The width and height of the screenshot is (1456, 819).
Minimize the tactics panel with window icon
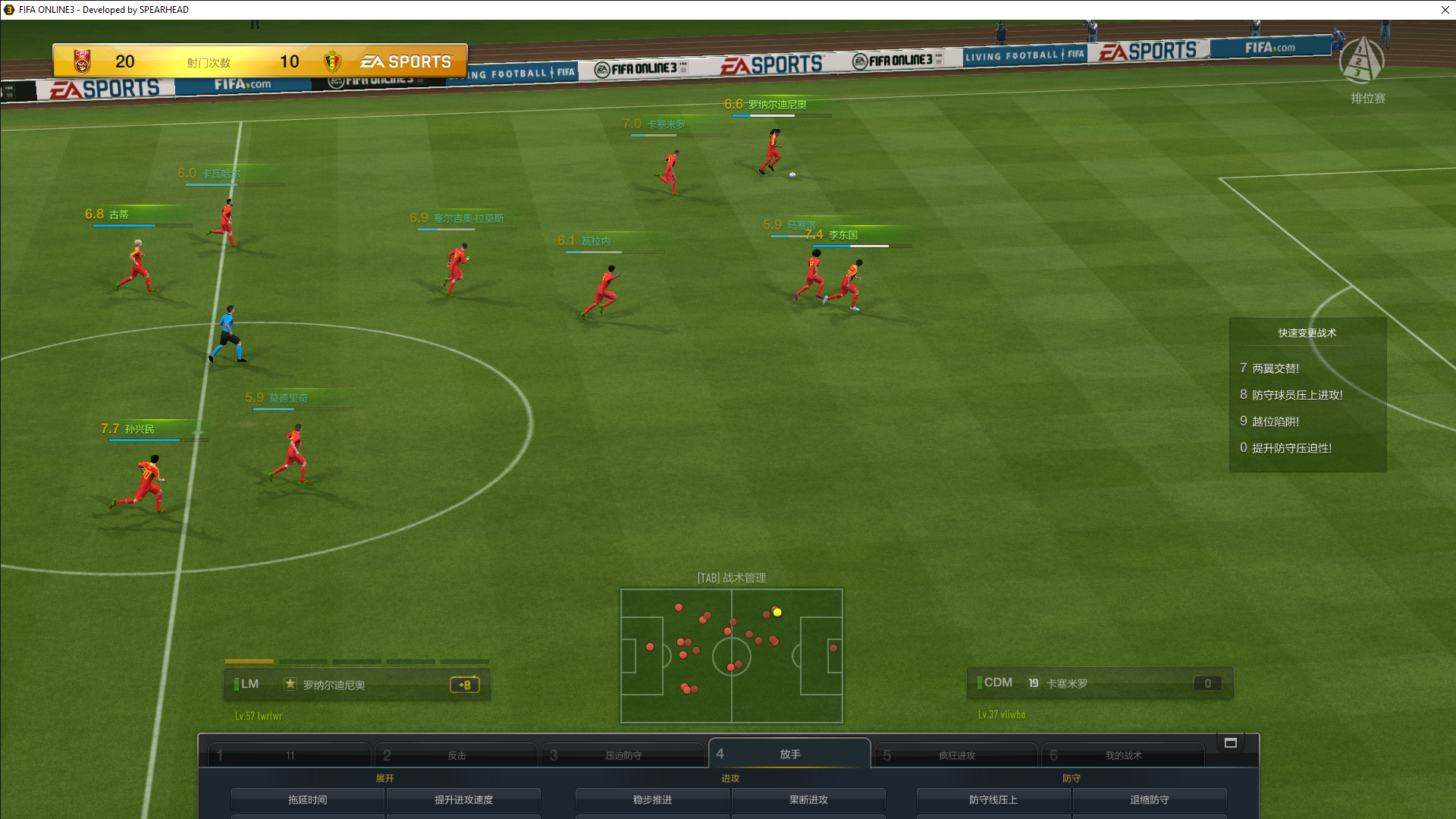point(1231,743)
